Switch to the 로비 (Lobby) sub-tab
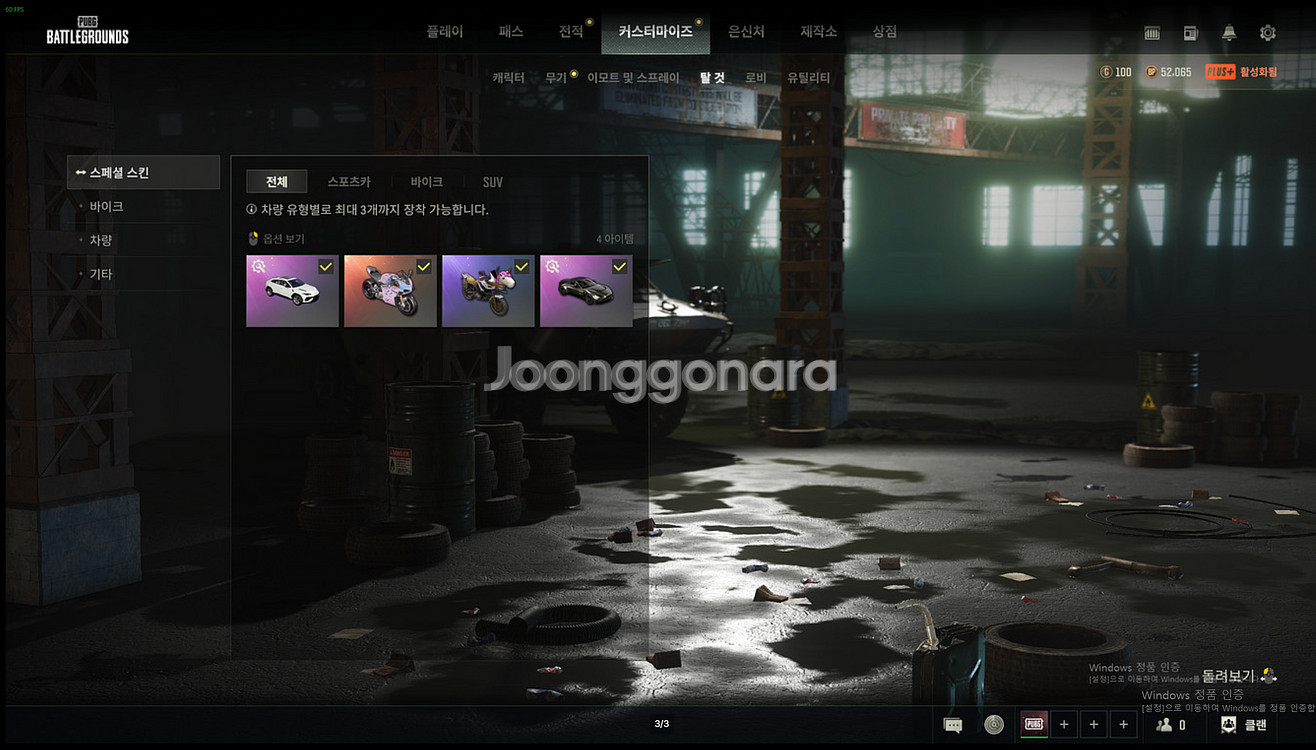Viewport: 1316px width, 750px height. pyautogui.click(x=756, y=78)
